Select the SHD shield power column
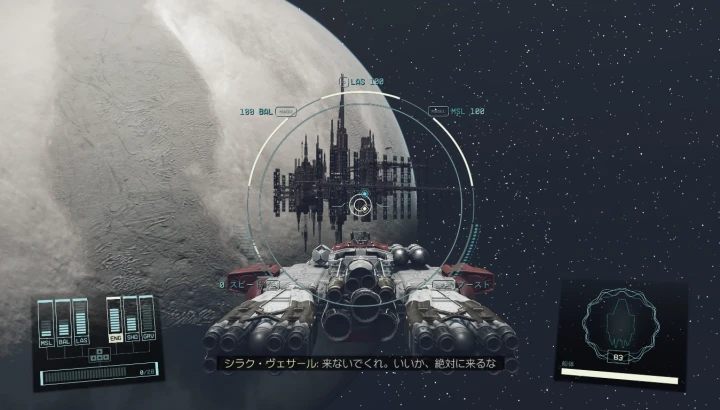Screen dimensions: 720x410 point(130,320)
